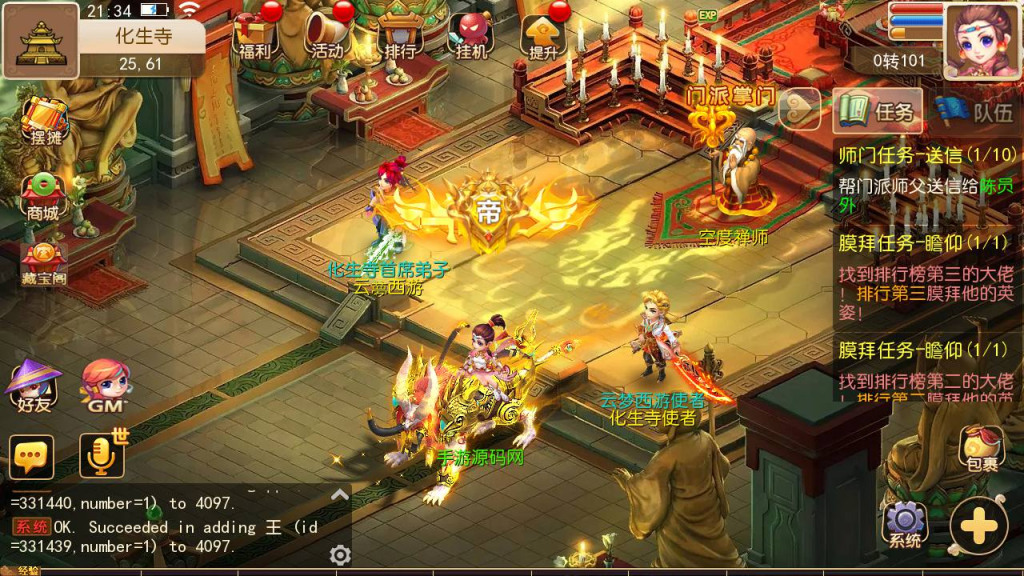Open the 包裹 inventory bag
This screenshot has width=1024, height=576.
[982, 448]
